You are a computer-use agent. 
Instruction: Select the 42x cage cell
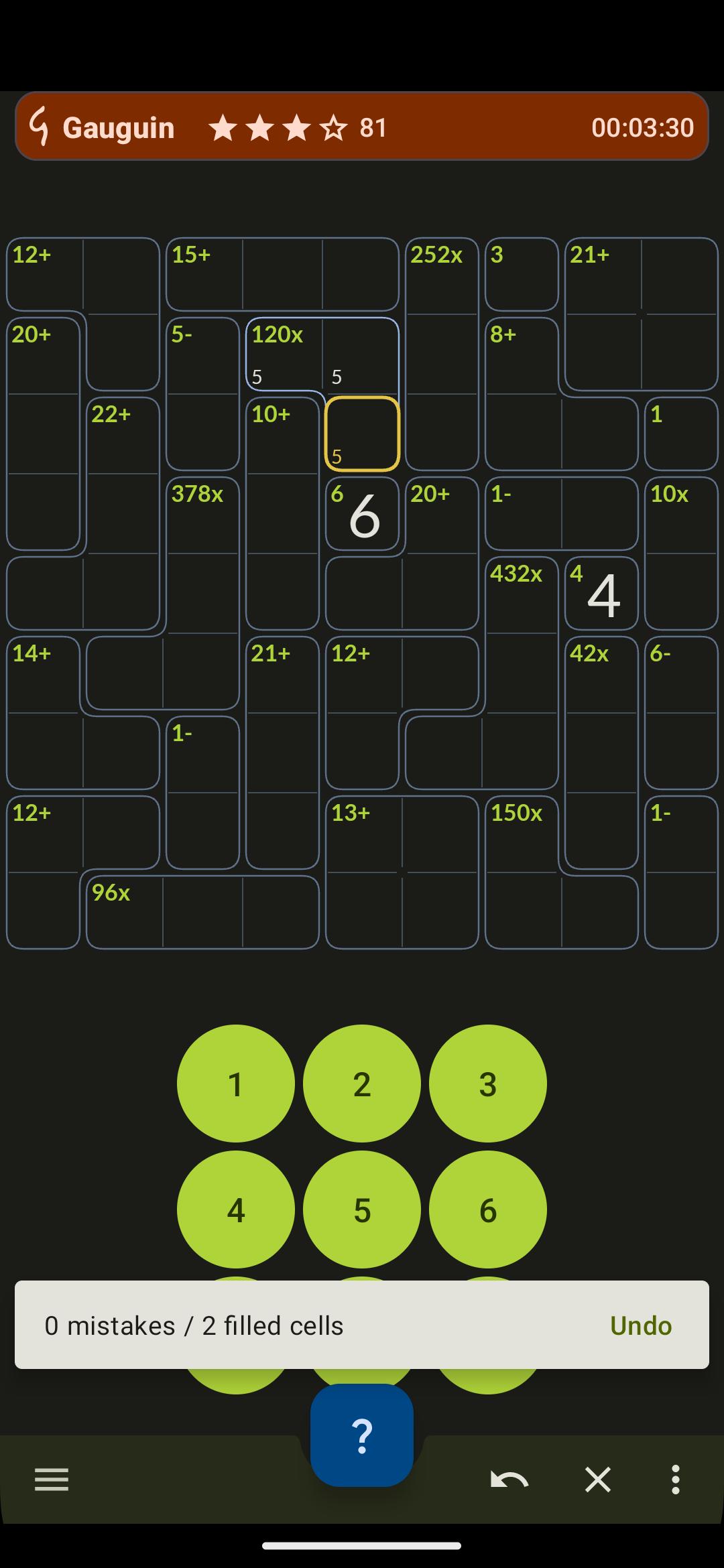point(601,675)
